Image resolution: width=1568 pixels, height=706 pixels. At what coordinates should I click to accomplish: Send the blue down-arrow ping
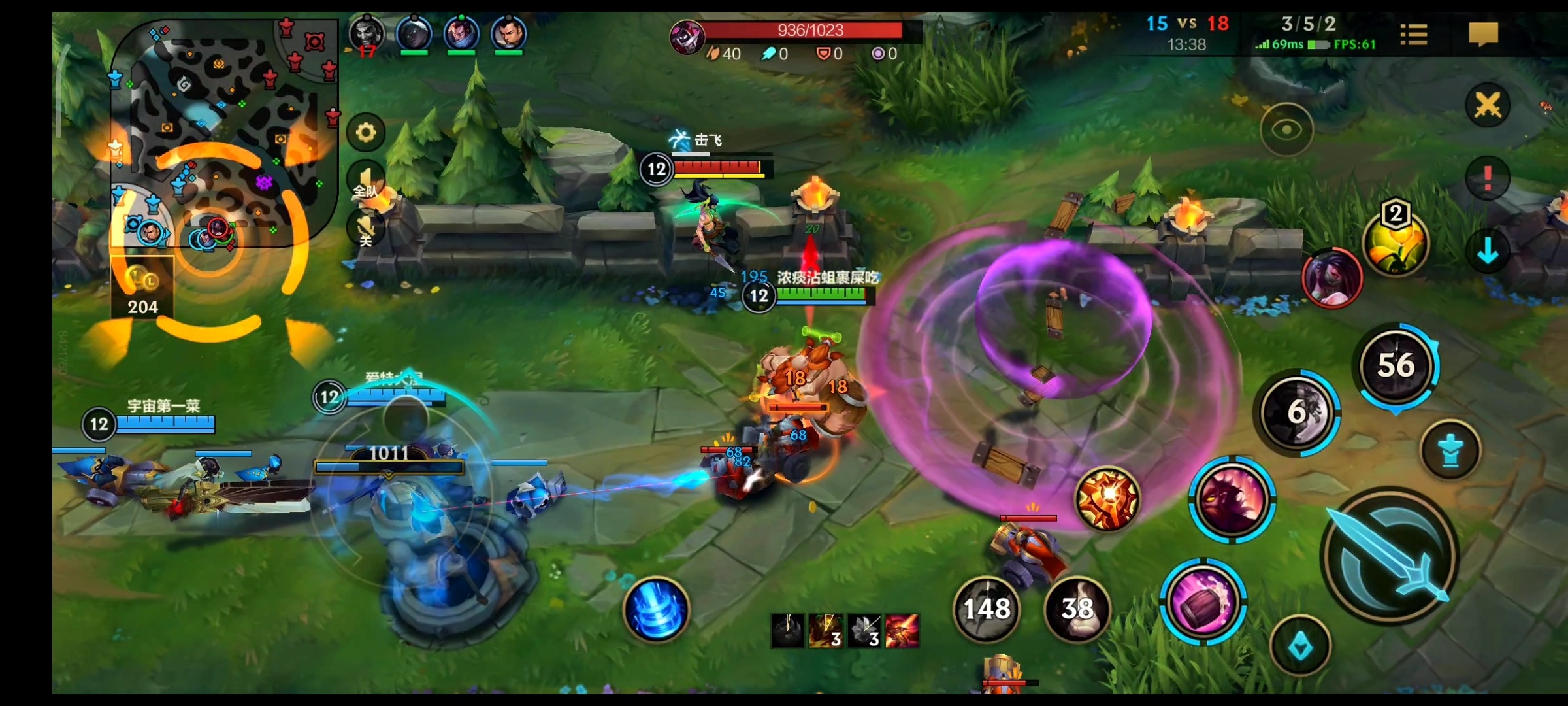click(x=1488, y=251)
